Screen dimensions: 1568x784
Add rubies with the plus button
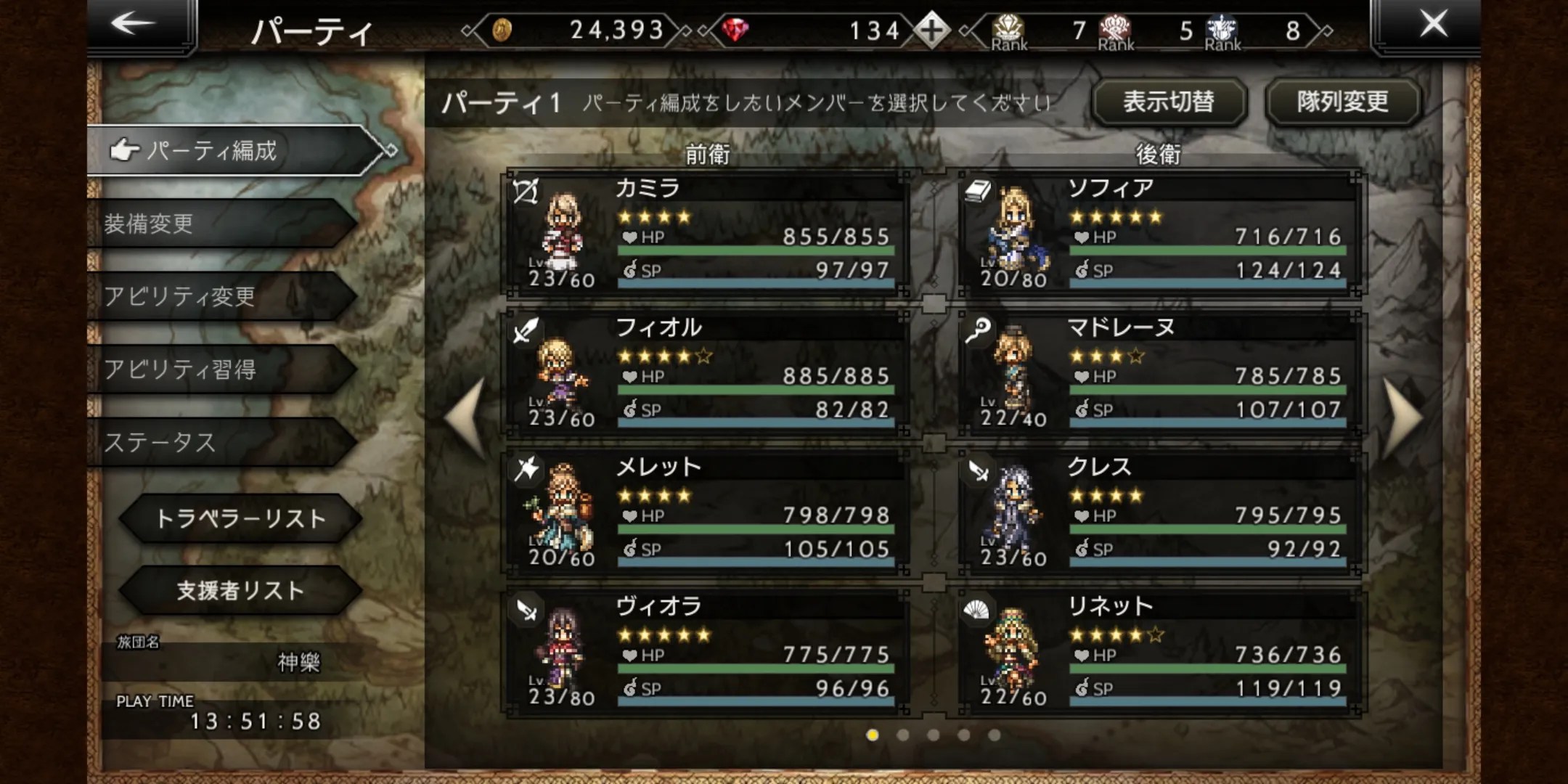click(x=931, y=30)
